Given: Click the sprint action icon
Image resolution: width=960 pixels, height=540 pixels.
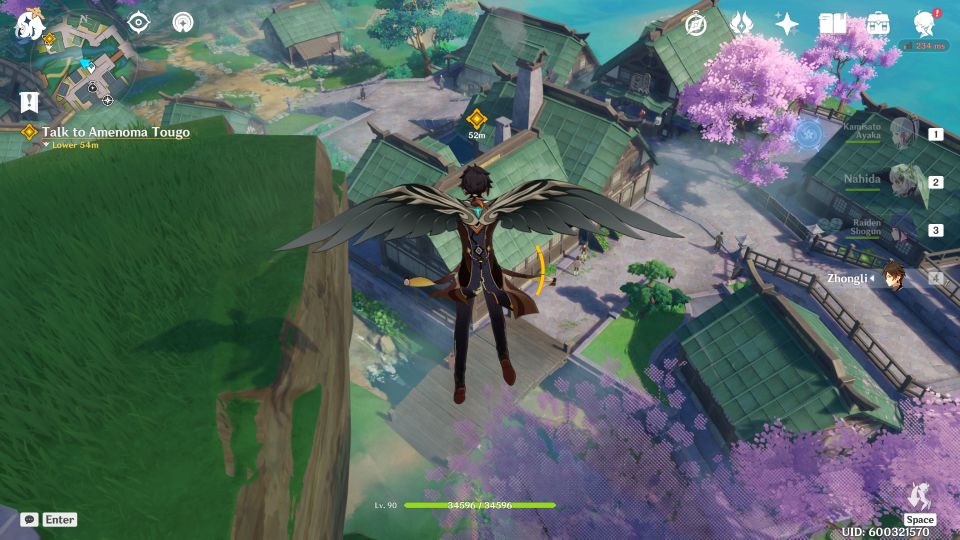Looking at the screenshot, I should (x=919, y=497).
